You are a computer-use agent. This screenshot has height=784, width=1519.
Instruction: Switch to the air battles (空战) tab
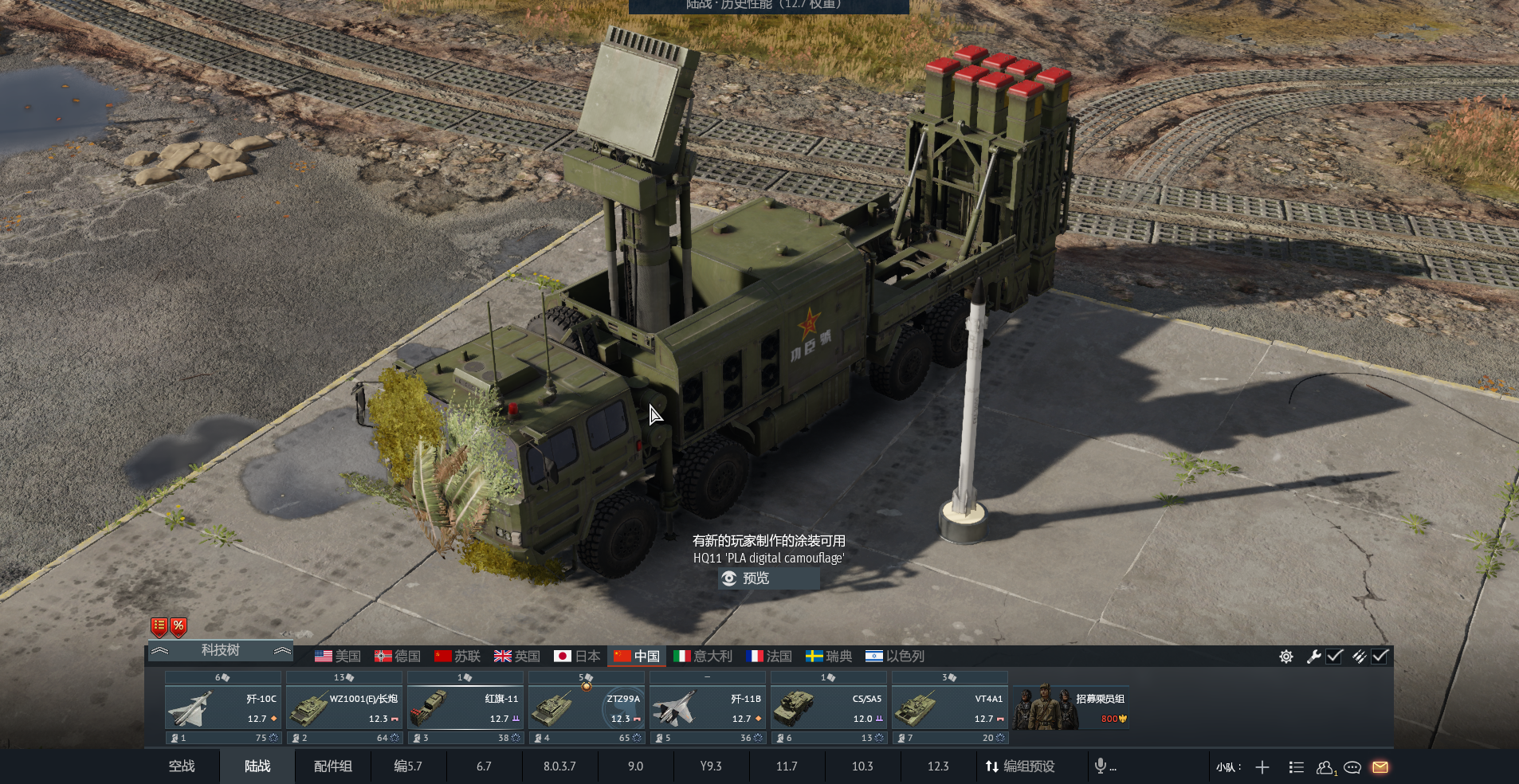(x=182, y=766)
